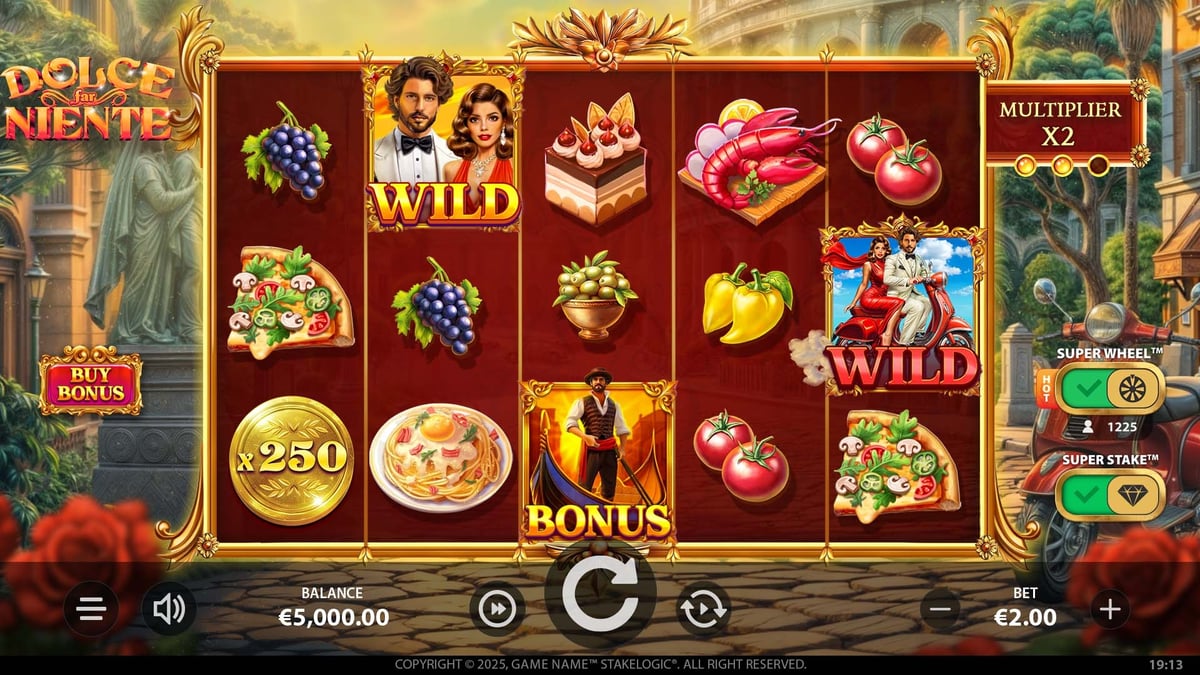Activate the fast-forward turbo spin button
Screen dimensions: 1200x675
pos(497,609)
